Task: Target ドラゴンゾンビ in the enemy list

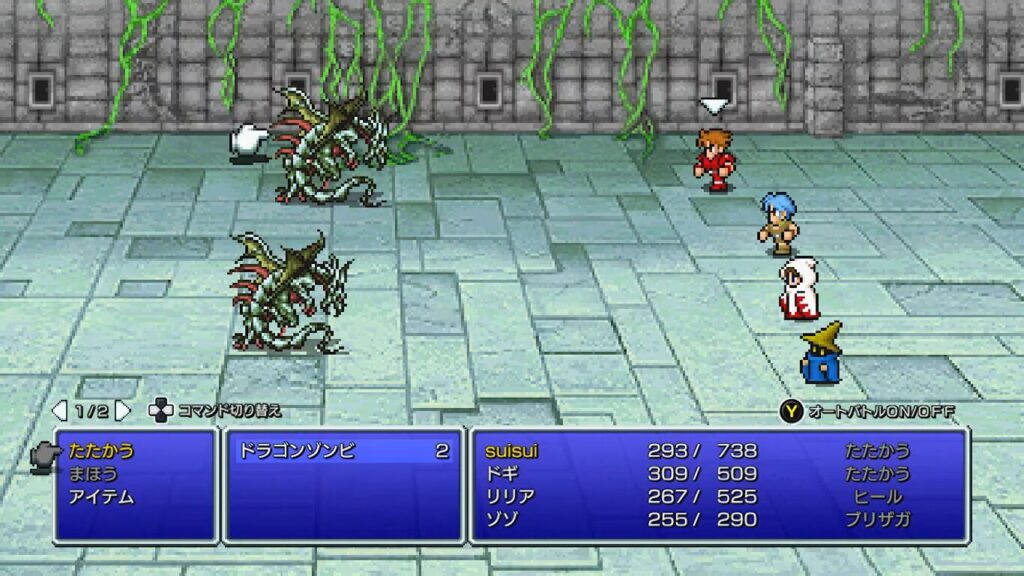Action: click(x=296, y=452)
